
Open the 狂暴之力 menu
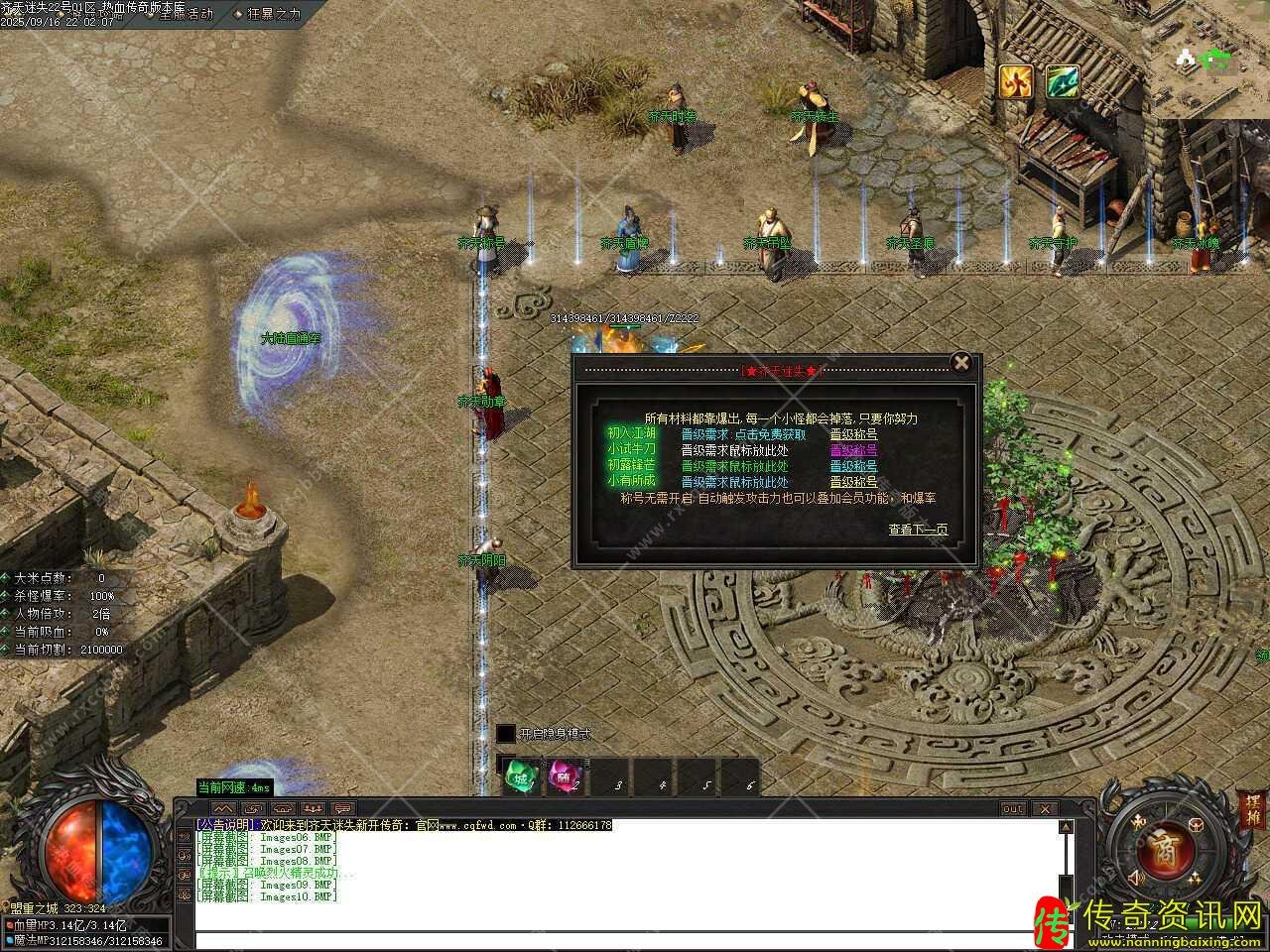[x=267, y=14]
